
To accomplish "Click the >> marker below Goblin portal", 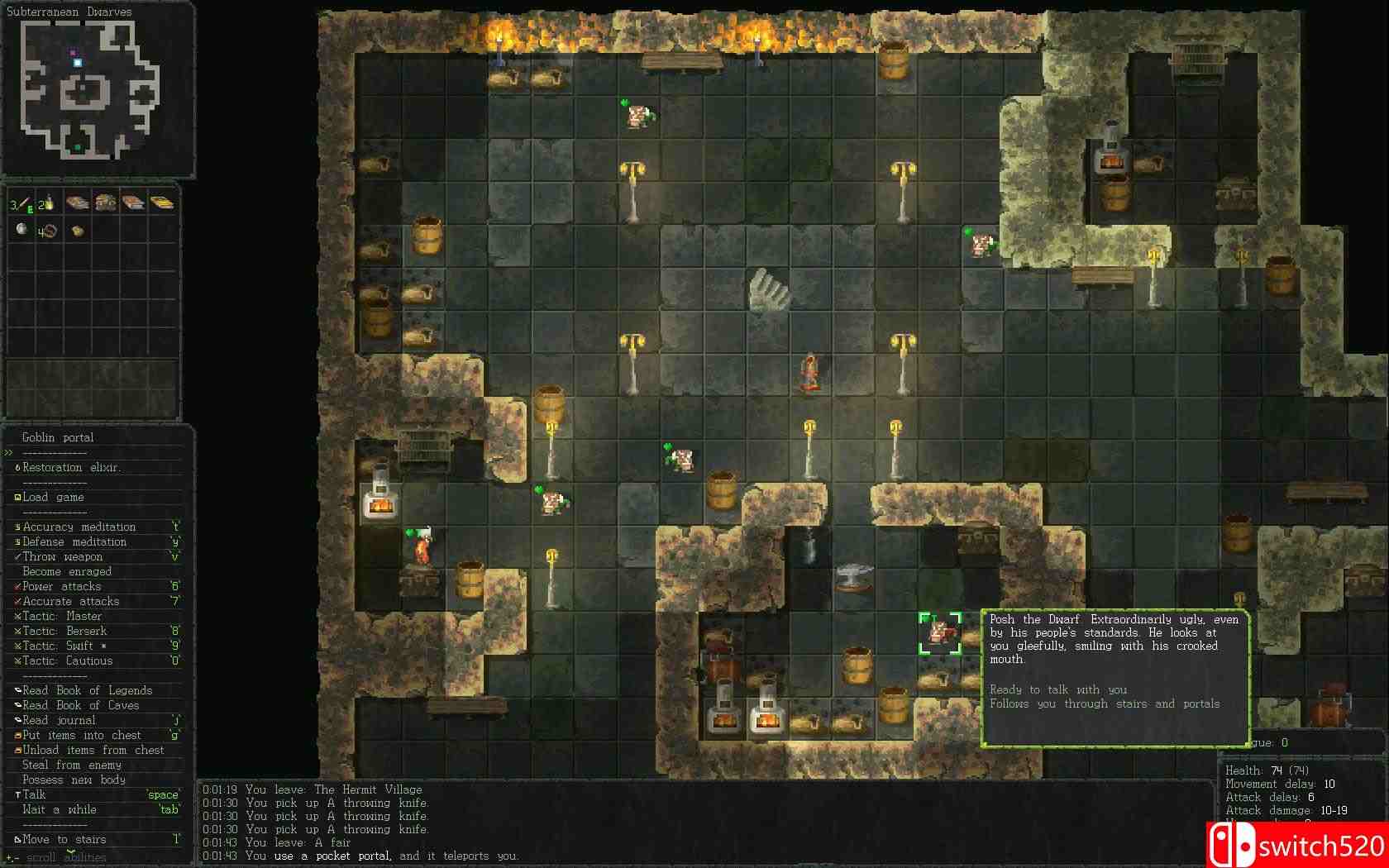I will coord(8,452).
